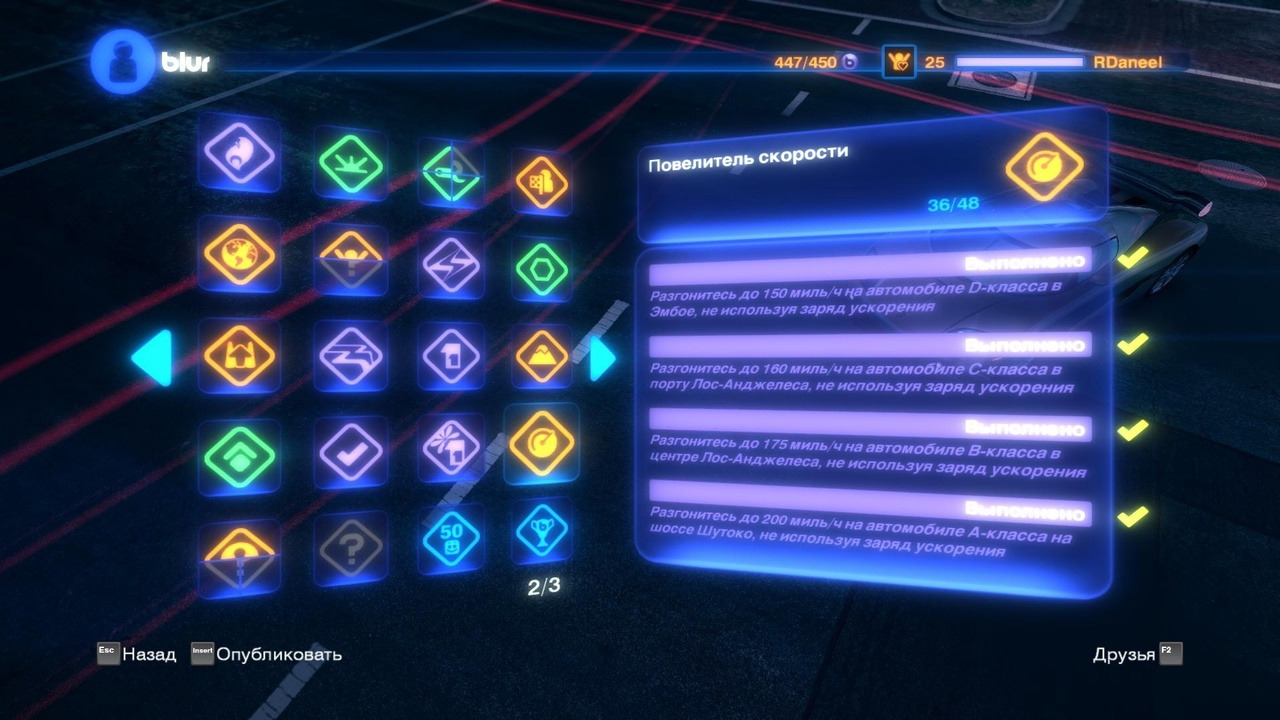Choose the green hexagon badge
The width and height of the screenshot is (1280, 720).
[x=542, y=269]
